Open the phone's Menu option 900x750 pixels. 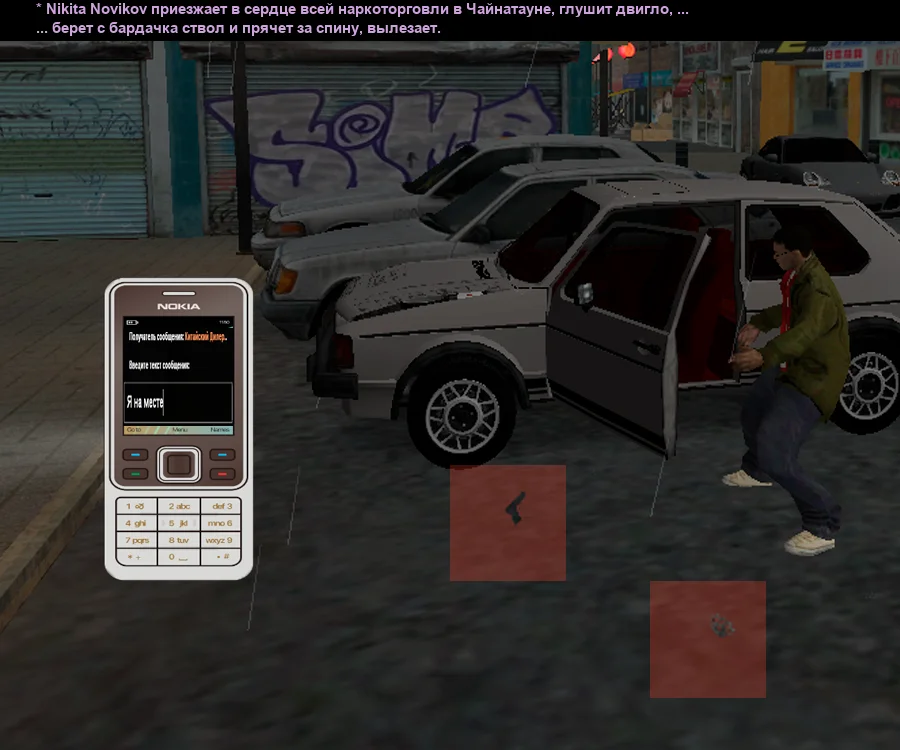coord(180,429)
